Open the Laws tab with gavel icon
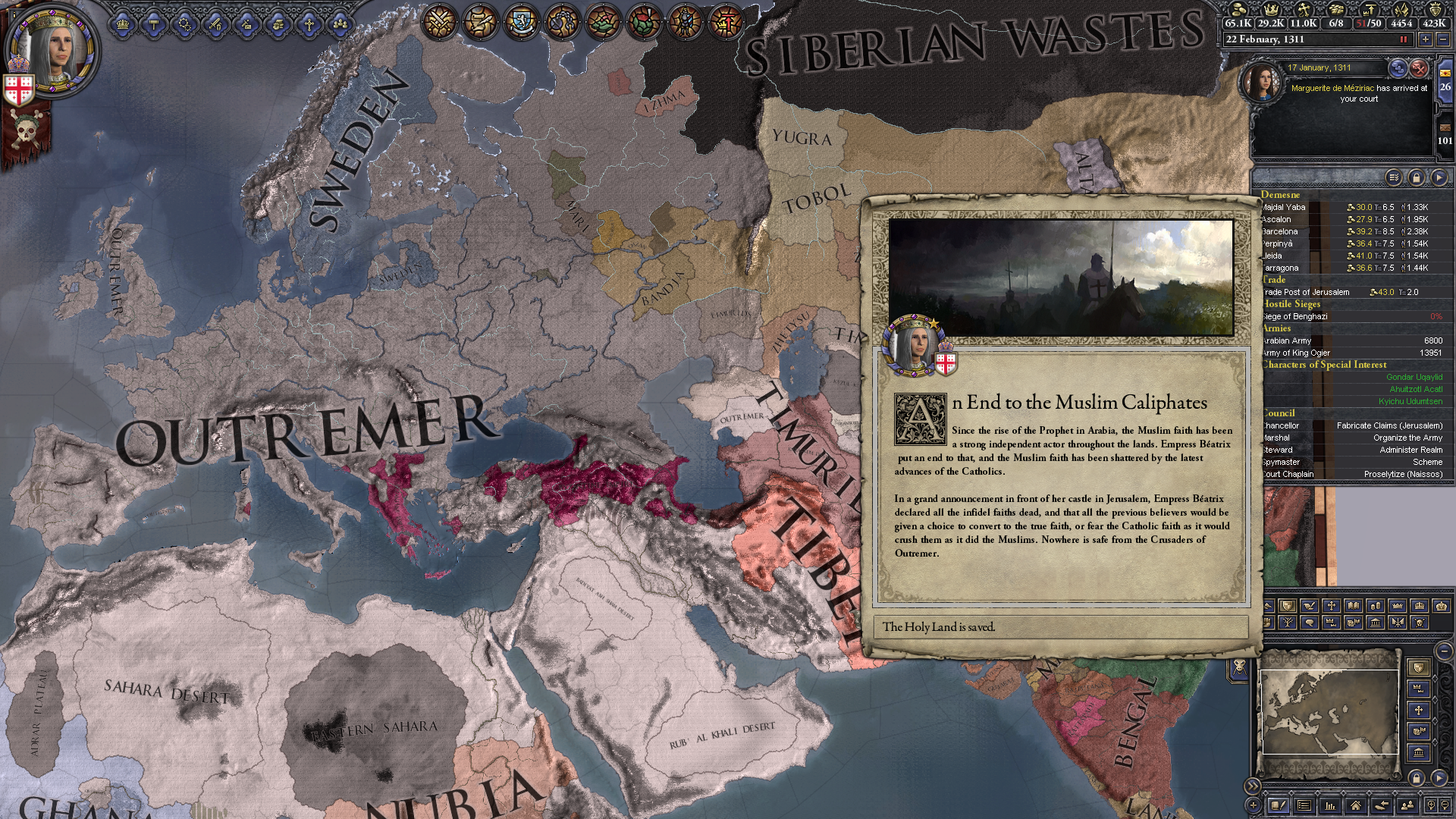The width and height of the screenshot is (1456, 819). (x=154, y=24)
